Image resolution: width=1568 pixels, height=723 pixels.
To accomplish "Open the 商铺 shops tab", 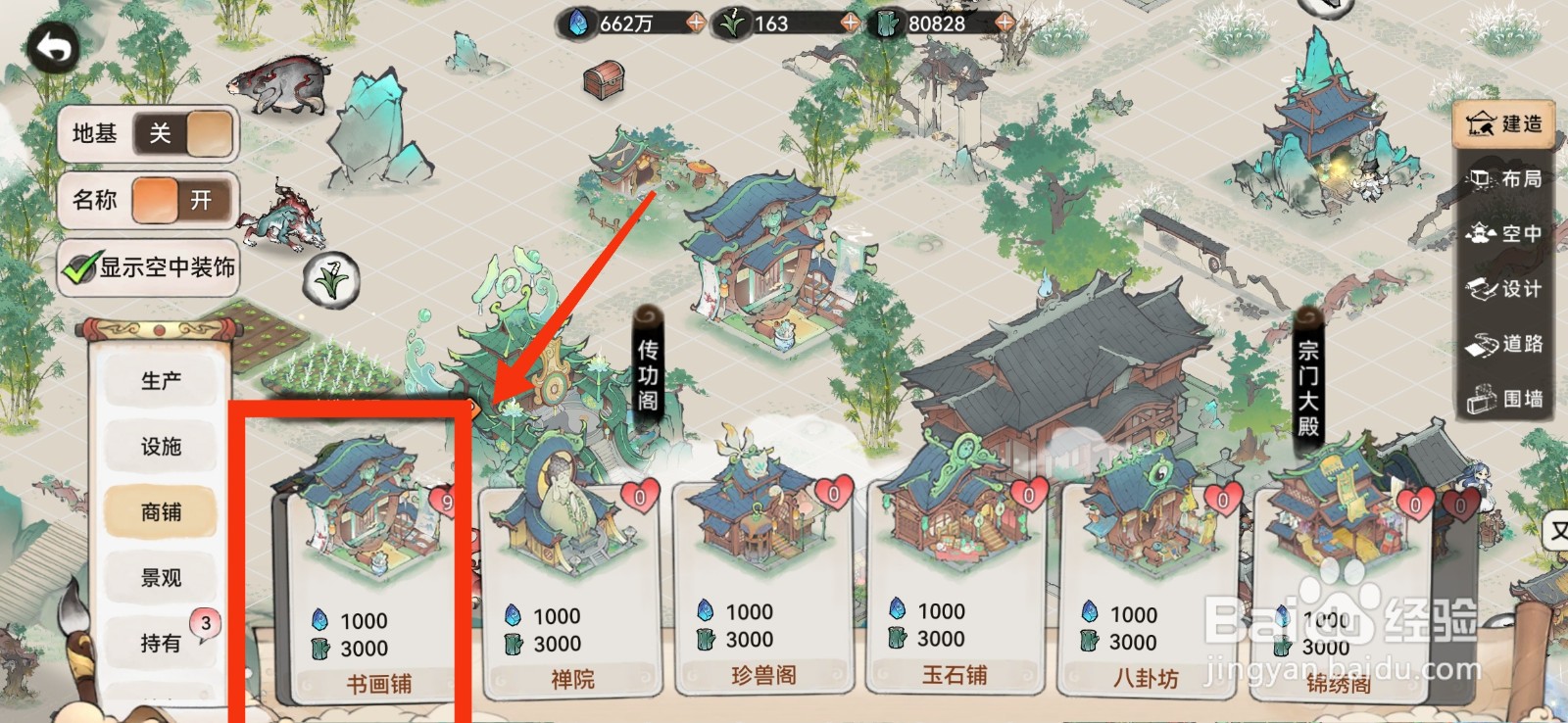I will [x=160, y=511].
